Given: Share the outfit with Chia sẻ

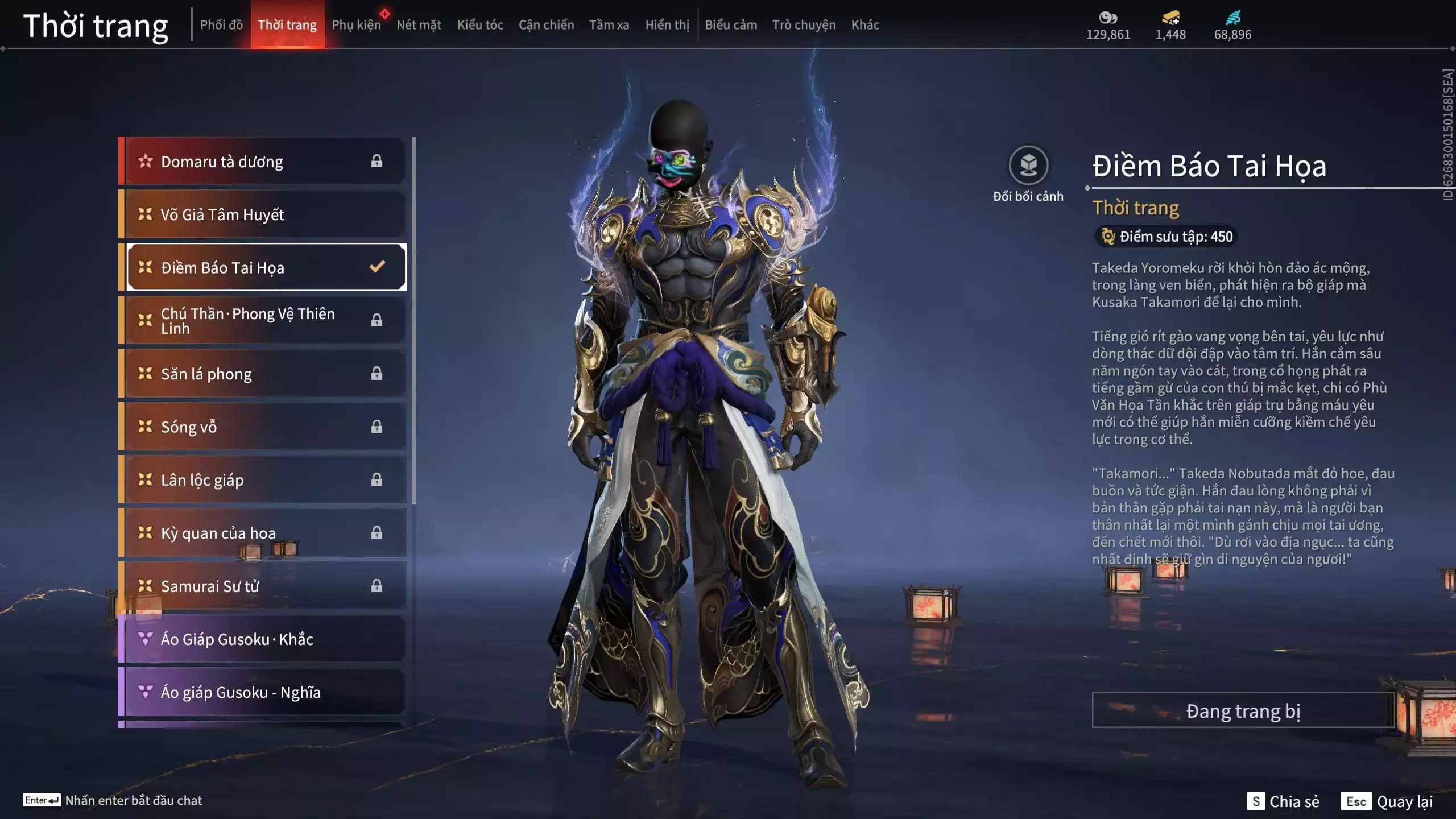Looking at the screenshot, I should pyautogui.click(x=1283, y=801).
